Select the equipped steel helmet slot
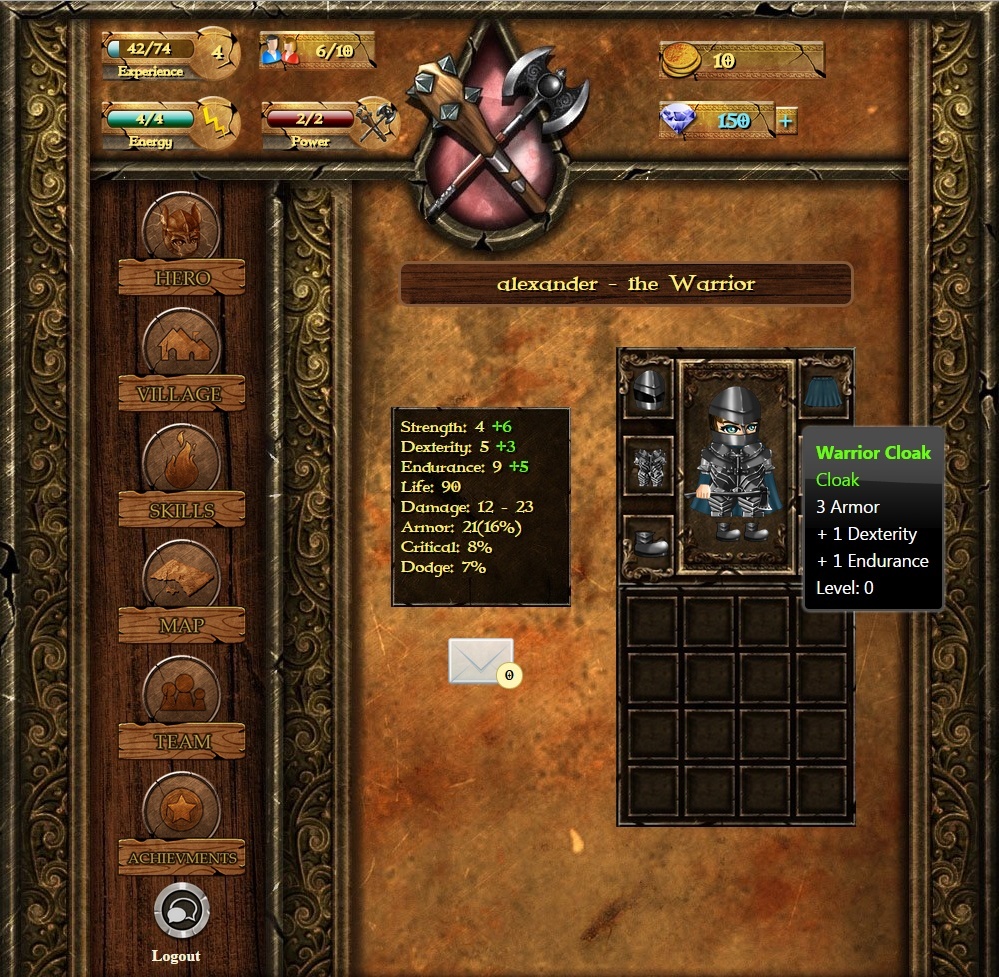This screenshot has height=977, width=999. tap(648, 389)
